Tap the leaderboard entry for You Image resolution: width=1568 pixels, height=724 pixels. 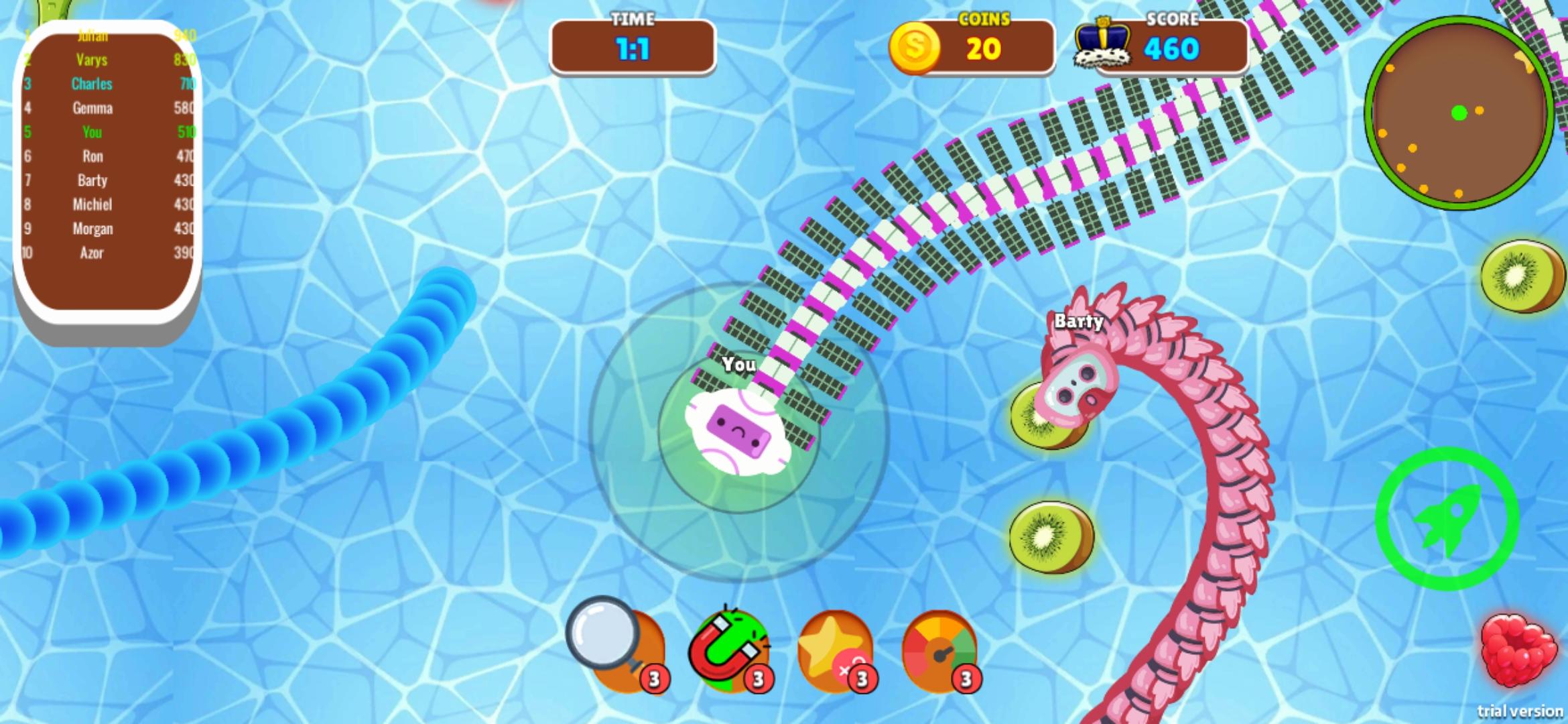(92, 132)
